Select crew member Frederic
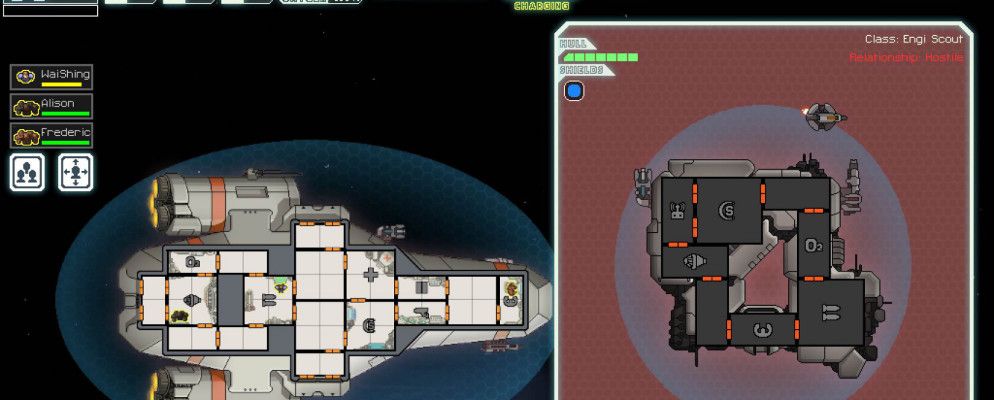994x400 pixels. pyautogui.click(x=51, y=136)
